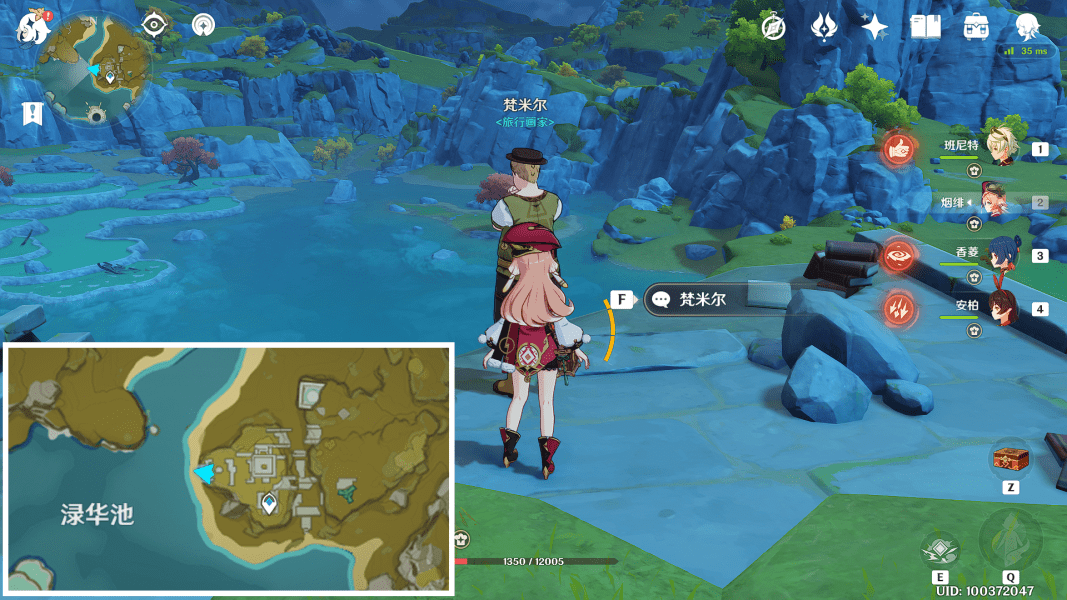Use the treasure chest quick-item gadget
The image size is (1067, 600).
pyautogui.click(x=1009, y=459)
